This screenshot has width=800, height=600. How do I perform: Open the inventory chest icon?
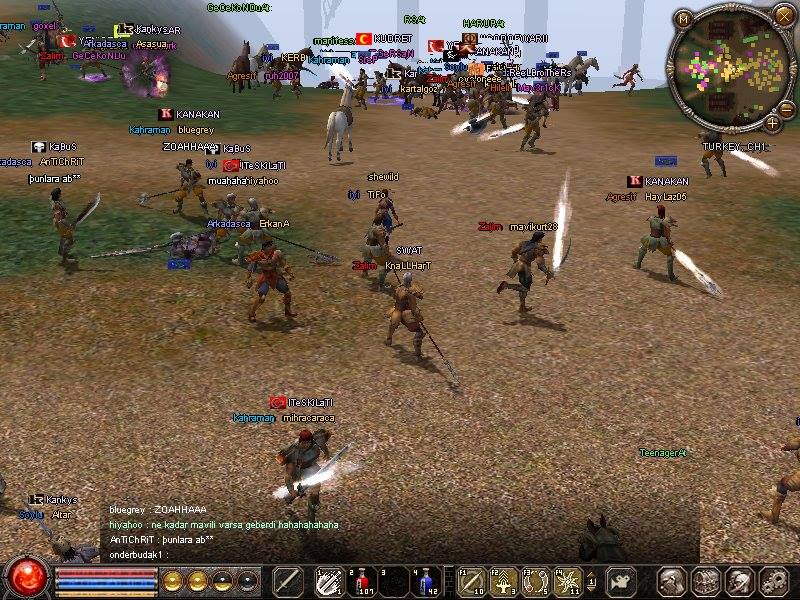pyautogui.click(x=706, y=581)
